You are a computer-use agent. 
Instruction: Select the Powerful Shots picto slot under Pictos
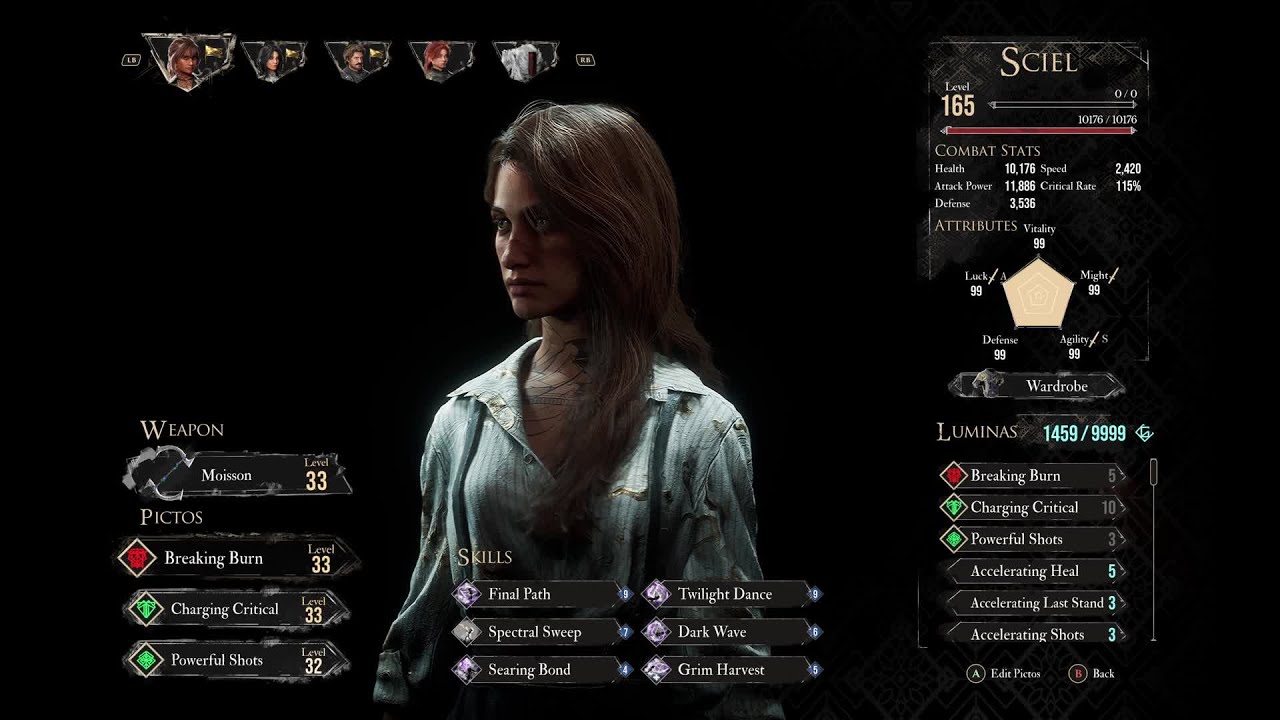[236, 660]
